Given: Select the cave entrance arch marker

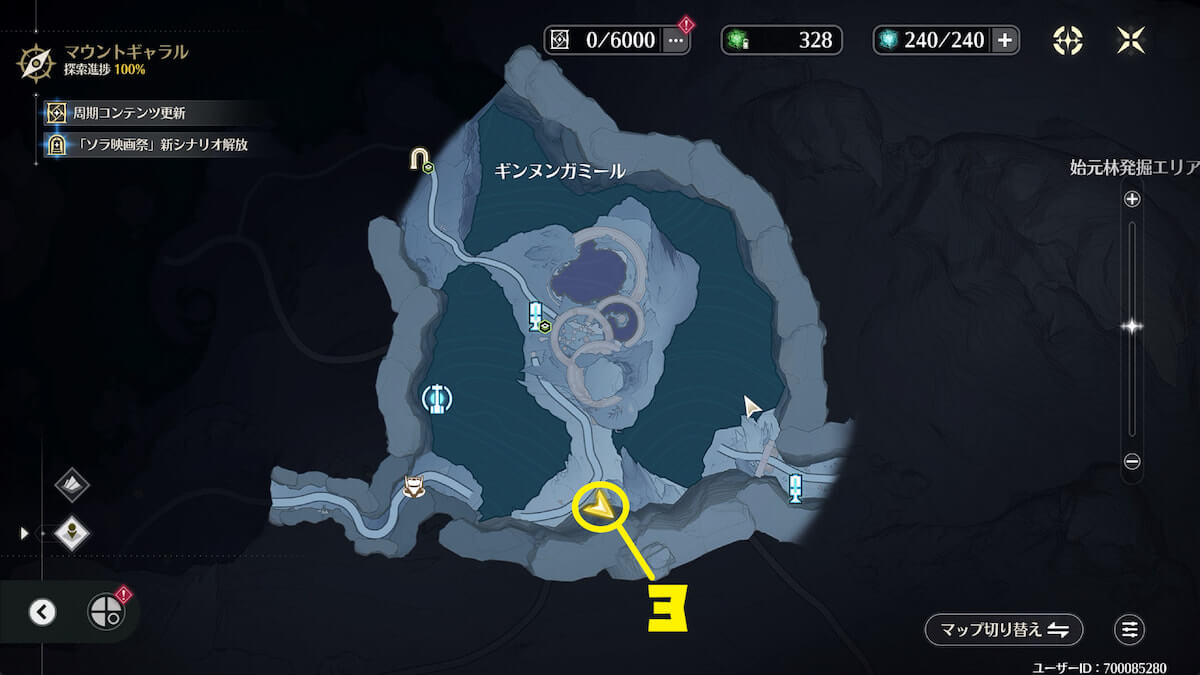Looking at the screenshot, I should pos(420,160).
